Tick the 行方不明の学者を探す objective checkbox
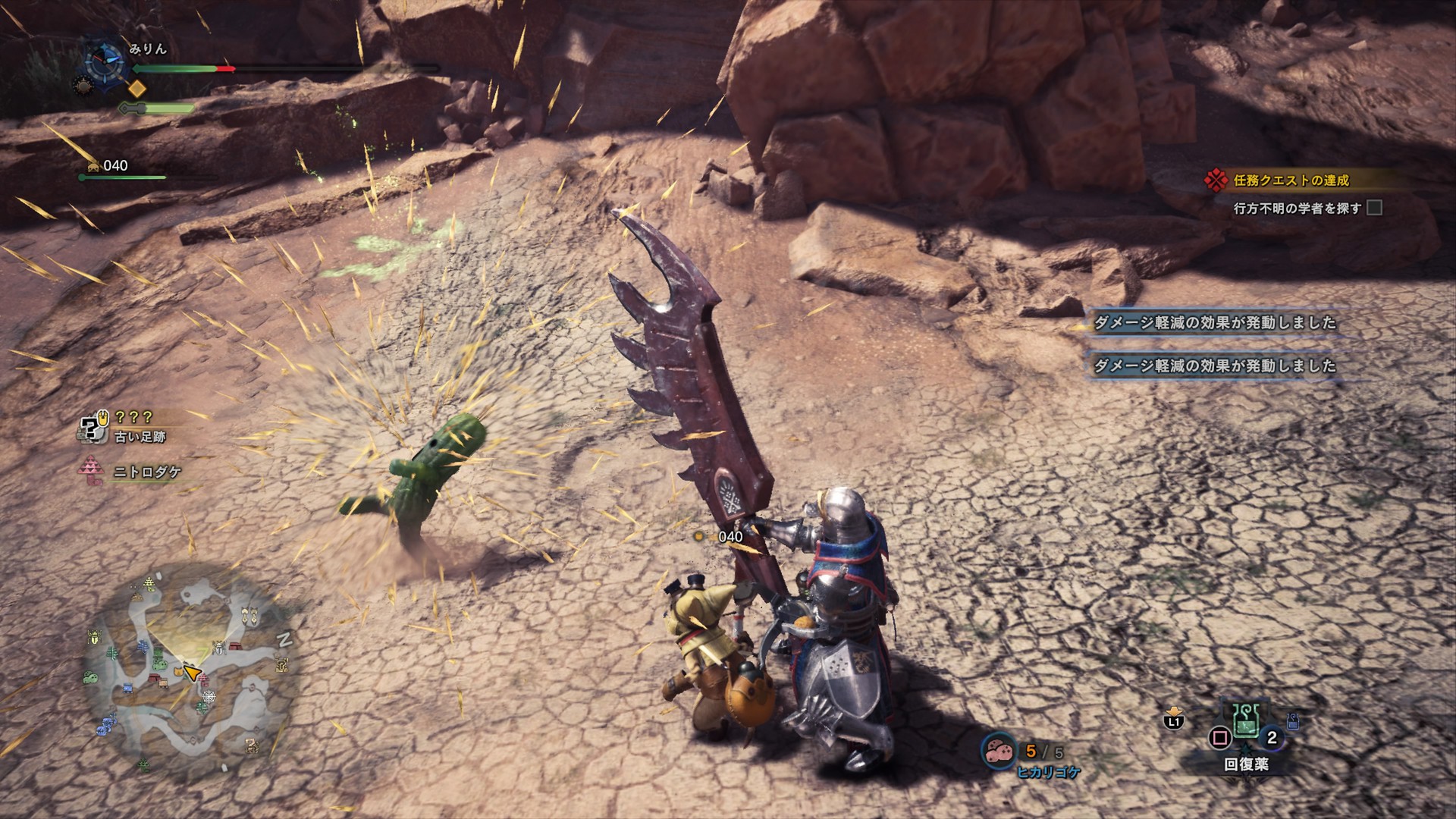The image size is (1456, 819). click(x=1374, y=208)
